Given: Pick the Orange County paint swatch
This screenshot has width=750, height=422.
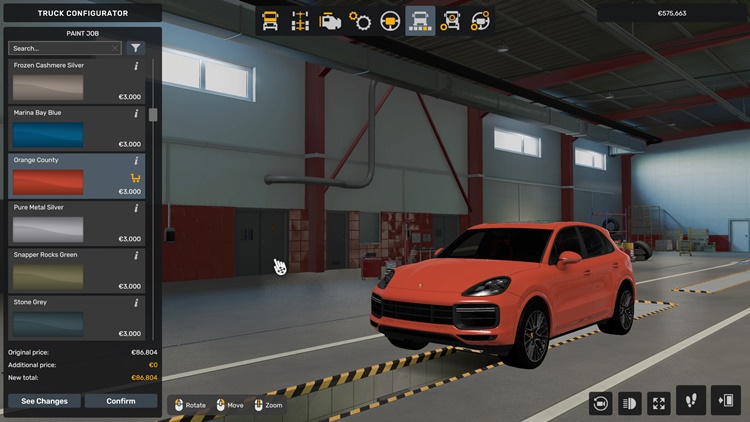Looking at the screenshot, I should tap(48, 182).
